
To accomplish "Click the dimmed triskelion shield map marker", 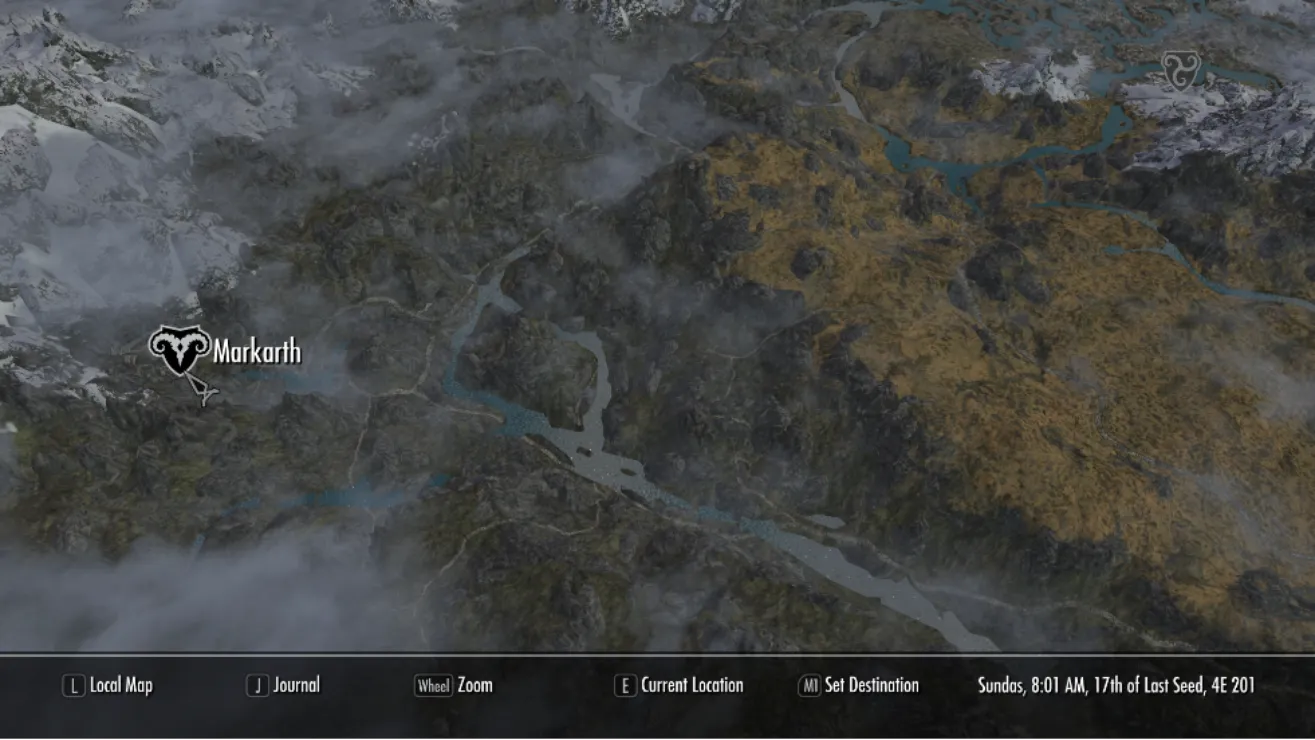I will (x=1179, y=71).
